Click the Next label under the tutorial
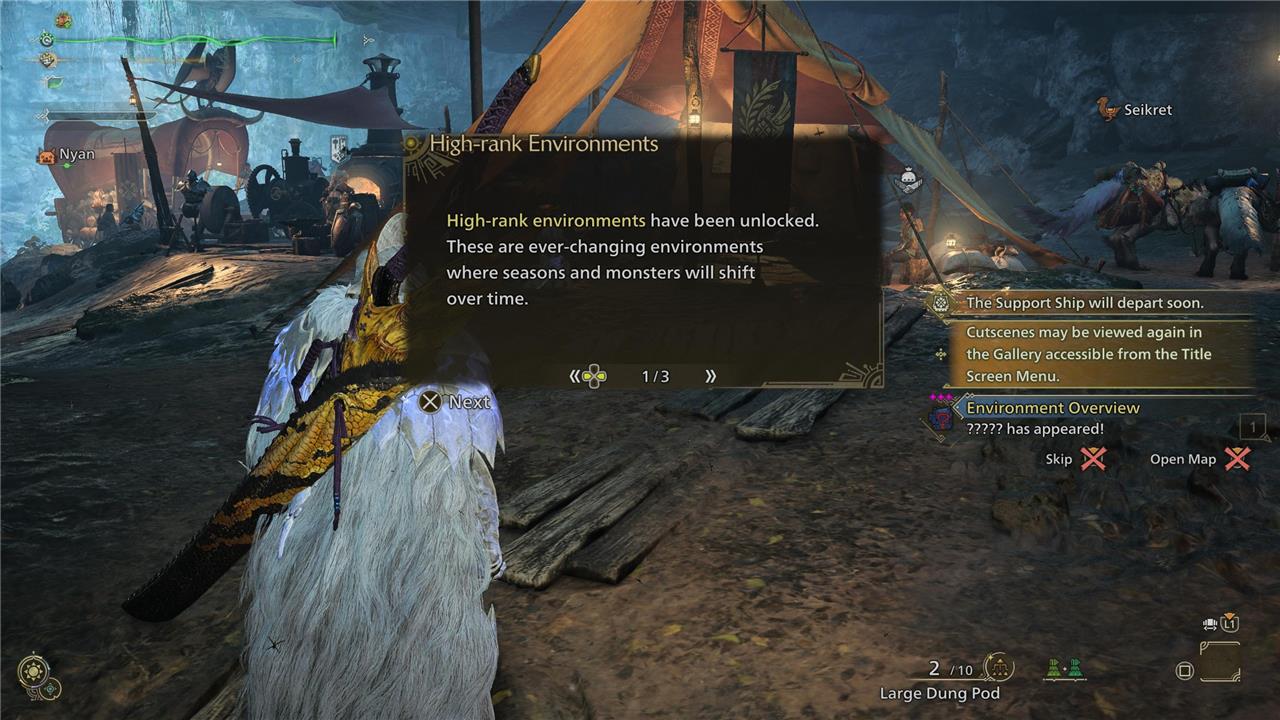Screen dimensions: 1280x720 tap(456, 402)
